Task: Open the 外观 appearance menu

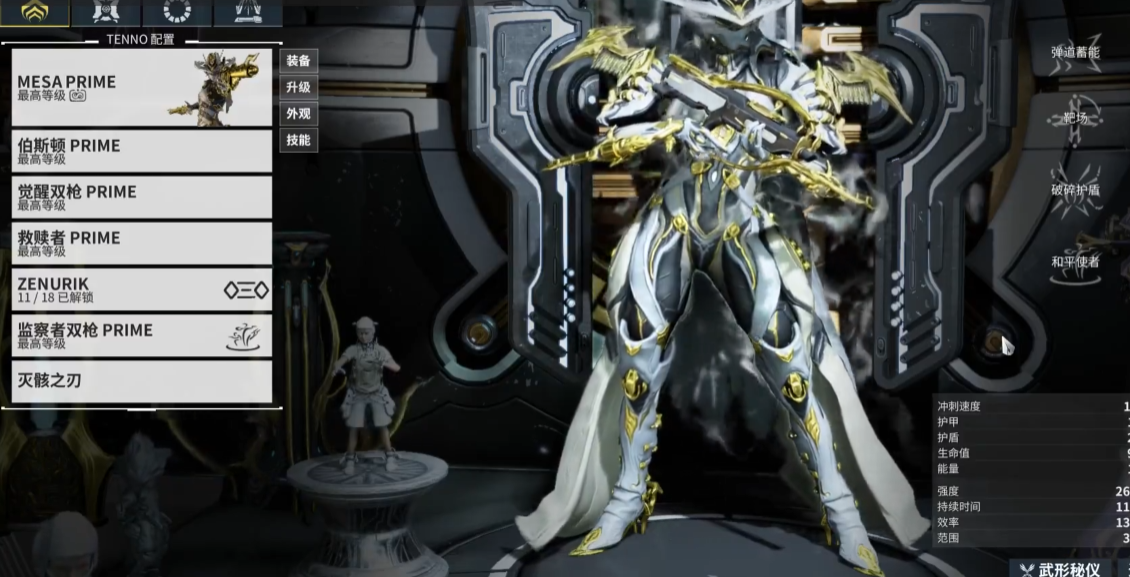Action: [298, 114]
